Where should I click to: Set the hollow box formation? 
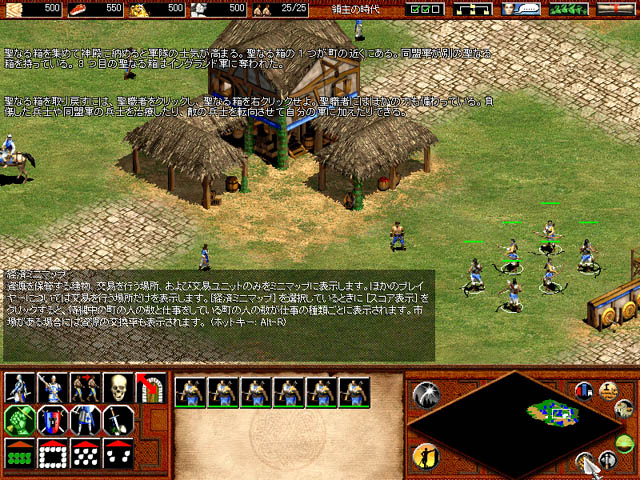pyautogui.click(x=52, y=453)
